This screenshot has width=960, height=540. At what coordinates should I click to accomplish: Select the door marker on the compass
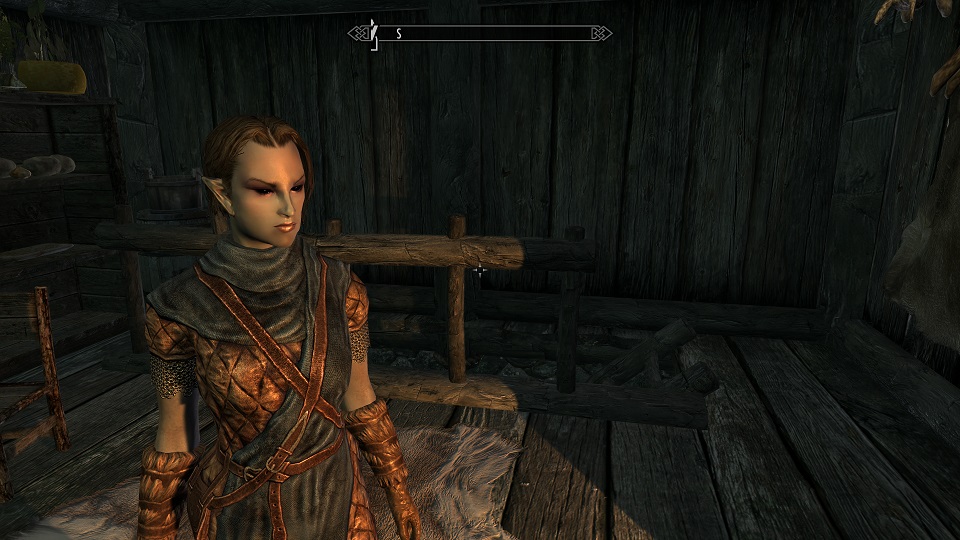[x=373, y=31]
